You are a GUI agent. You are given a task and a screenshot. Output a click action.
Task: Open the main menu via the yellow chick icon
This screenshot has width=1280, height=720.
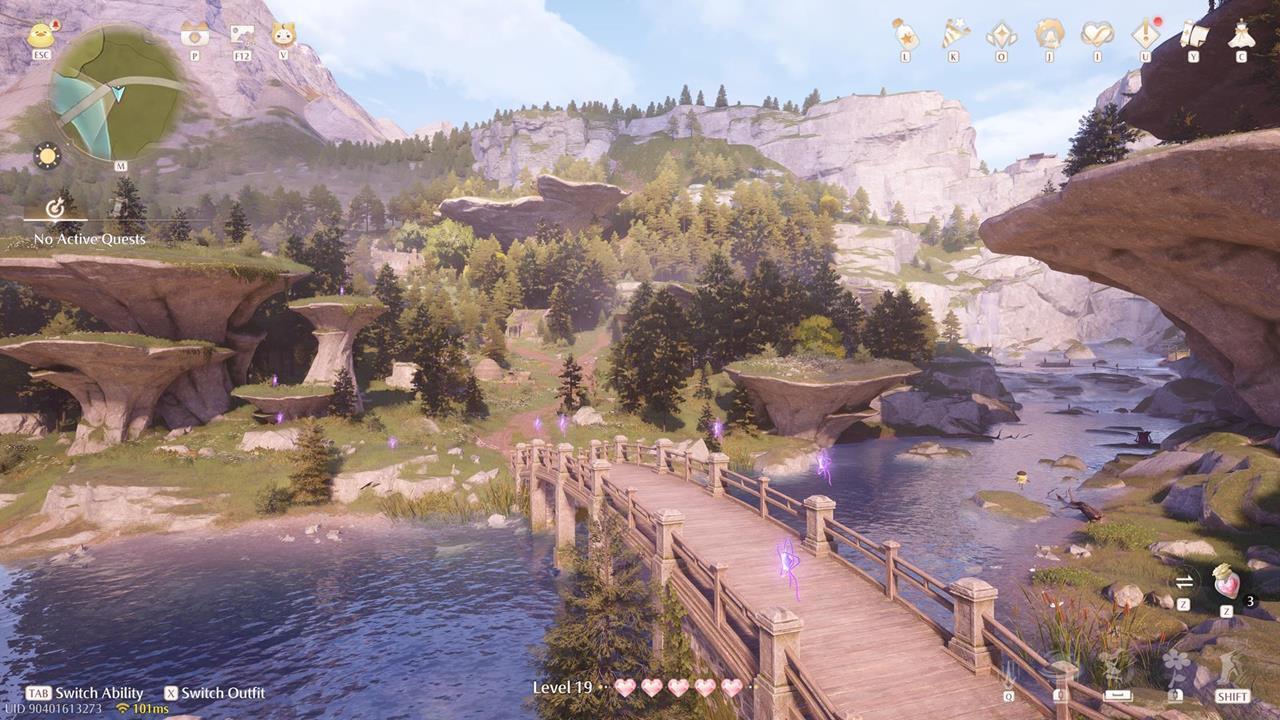(41, 36)
